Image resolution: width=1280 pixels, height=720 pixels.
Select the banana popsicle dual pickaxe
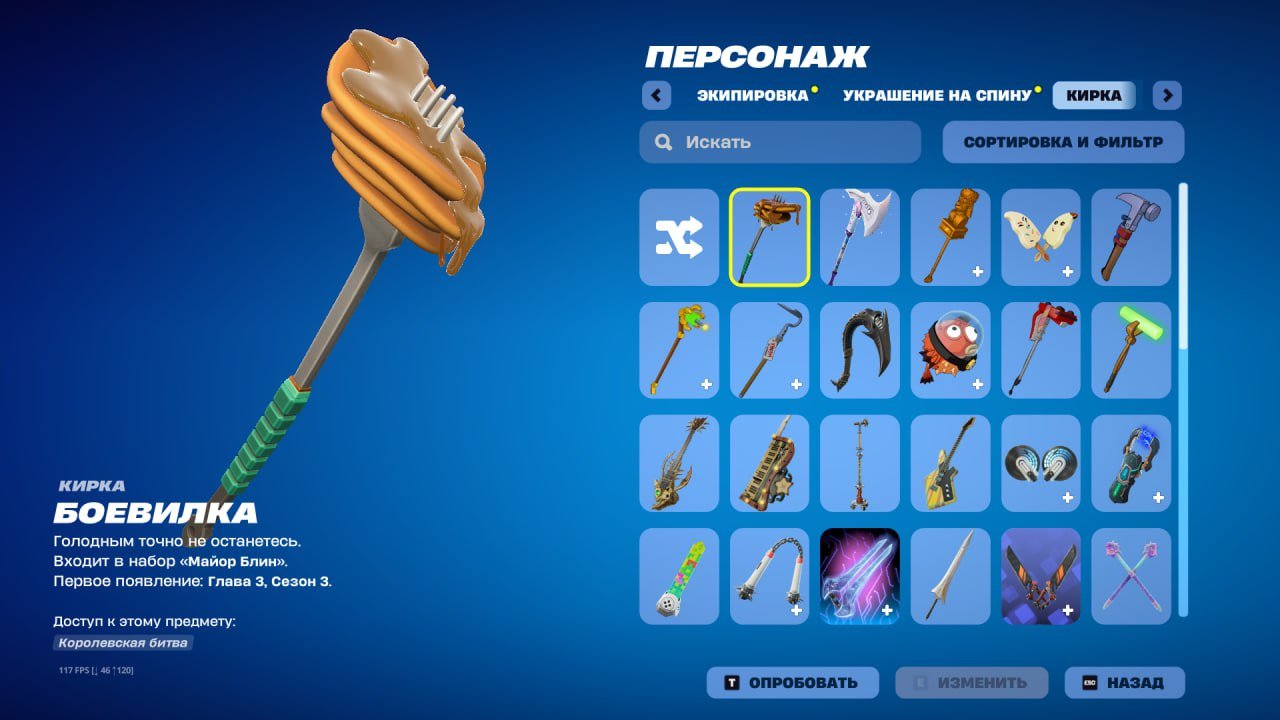coord(1040,235)
